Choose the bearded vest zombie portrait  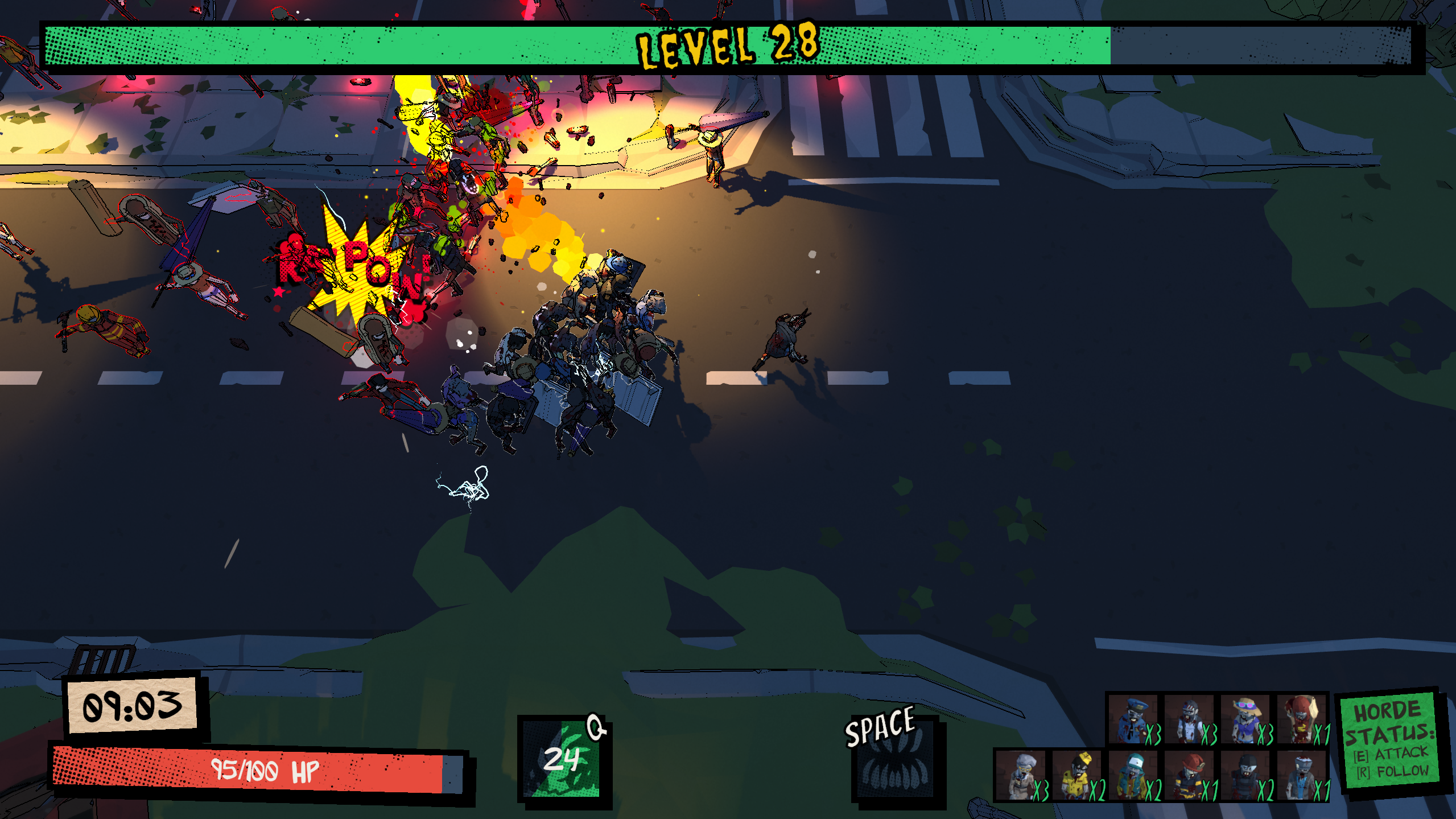pyautogui.click(x=1189, y=719)
